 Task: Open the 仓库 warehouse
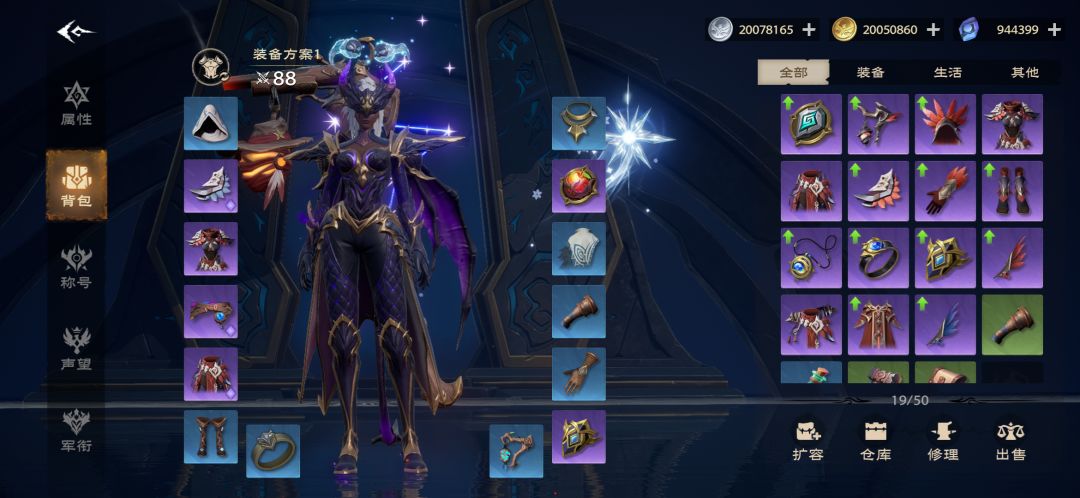pyautogui.click(x=876, y=441)
